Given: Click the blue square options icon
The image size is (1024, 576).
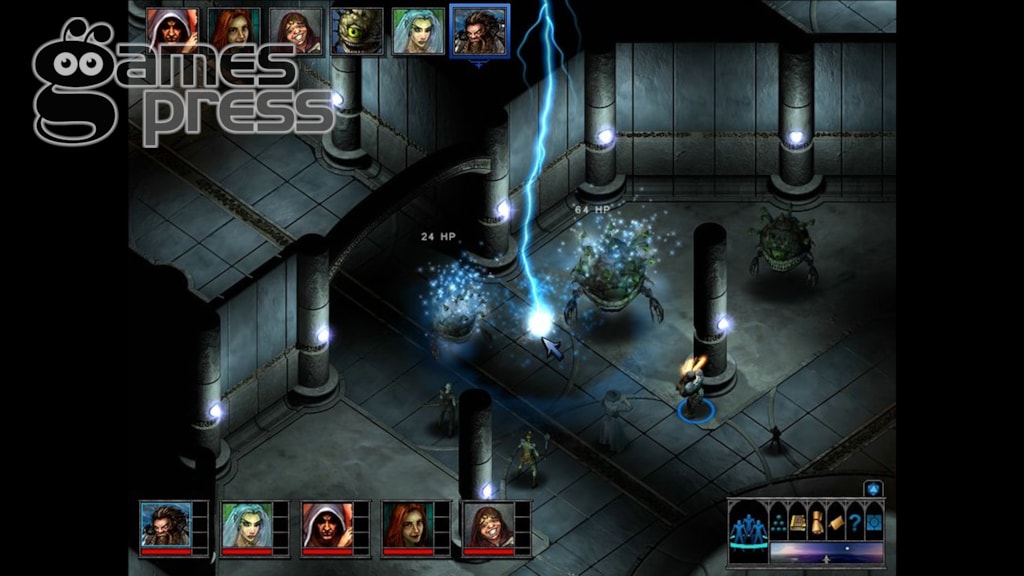Looking at the screenshot, I should [x=873, y=521].
